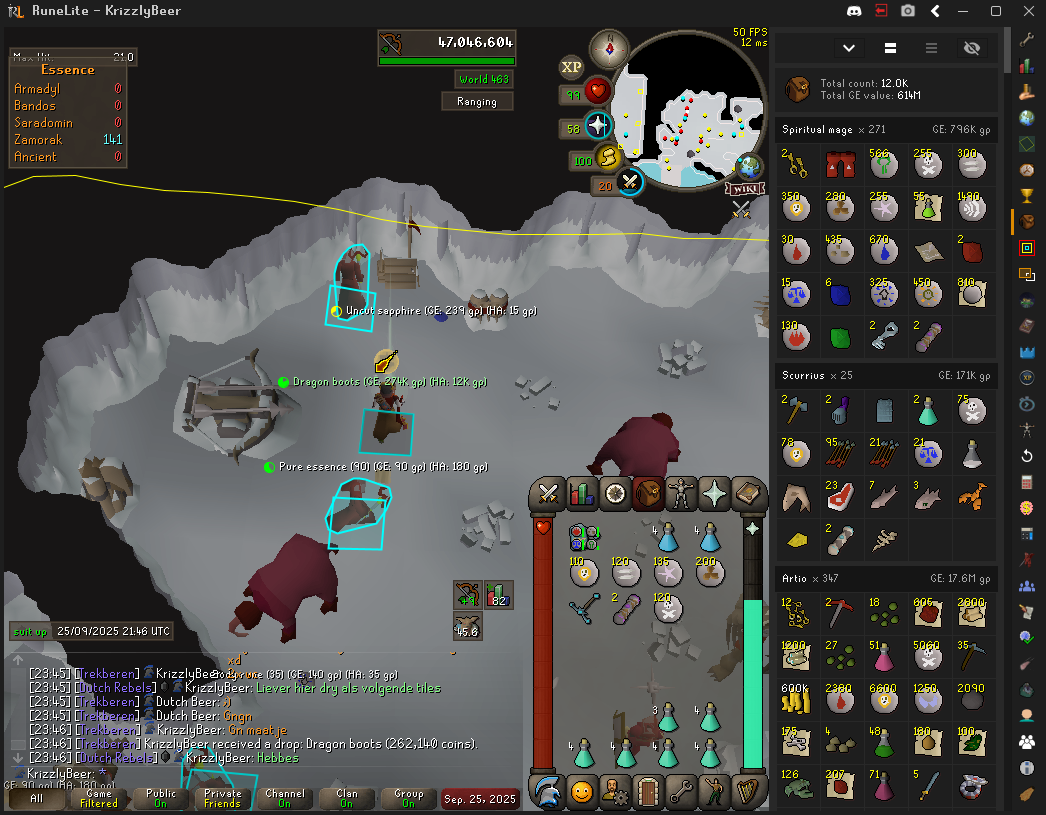
Task: Open the Spellbook tab
Action: [747, 493]
